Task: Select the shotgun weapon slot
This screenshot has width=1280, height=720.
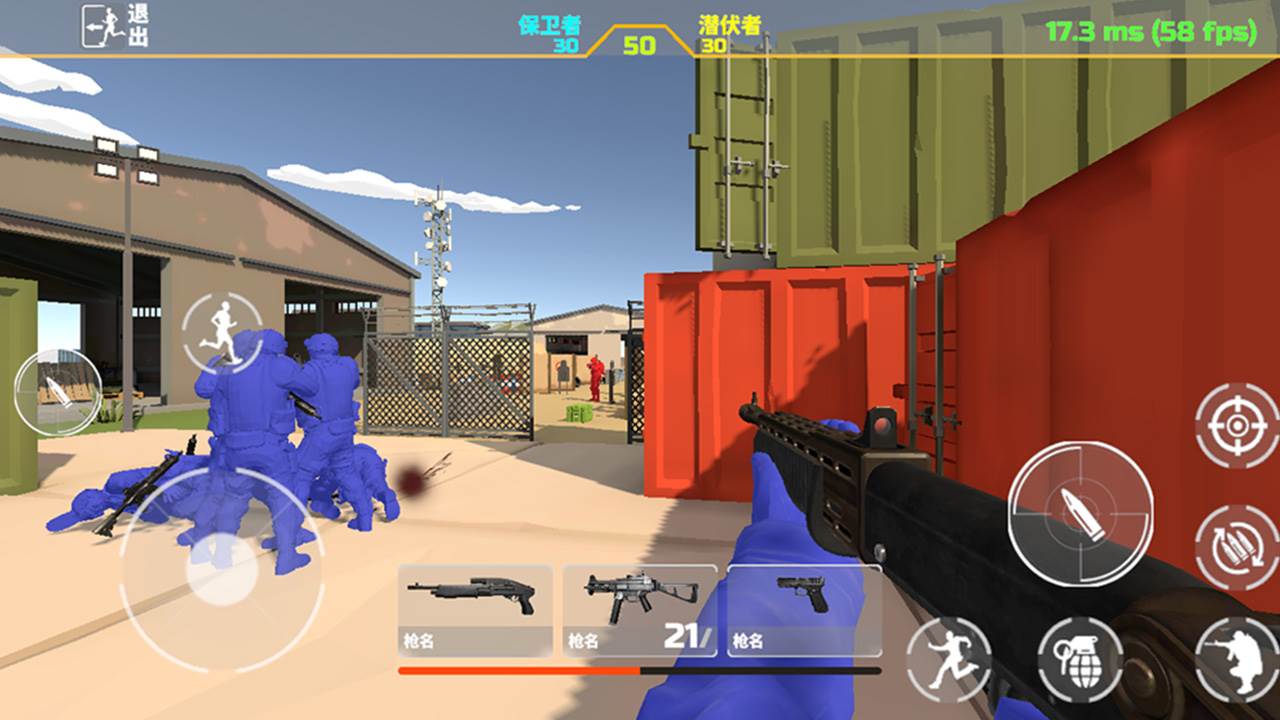Action: pyautogui.click(x=475, y=611)
